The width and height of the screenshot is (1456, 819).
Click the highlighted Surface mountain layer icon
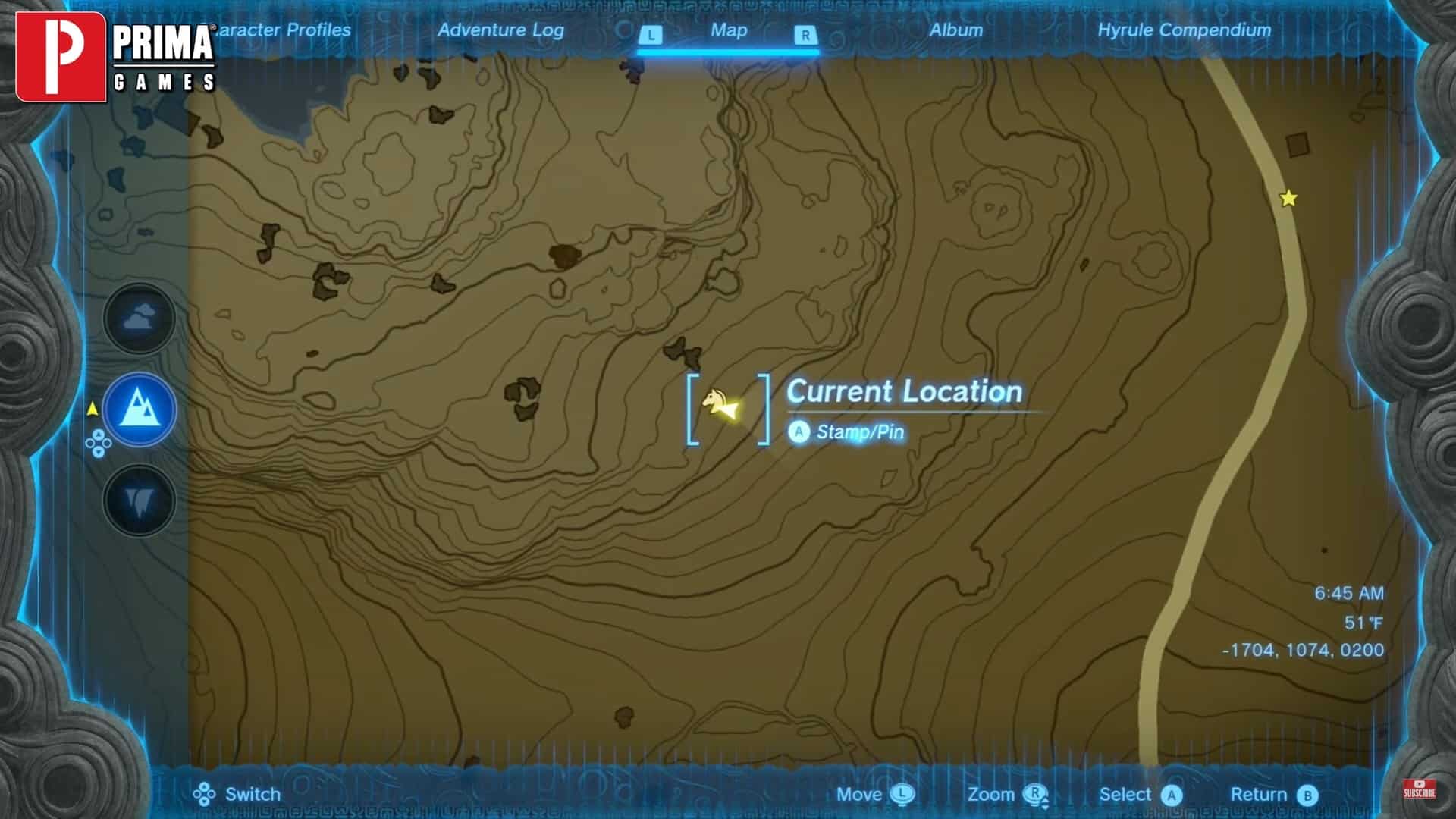(x=138, y=409)
